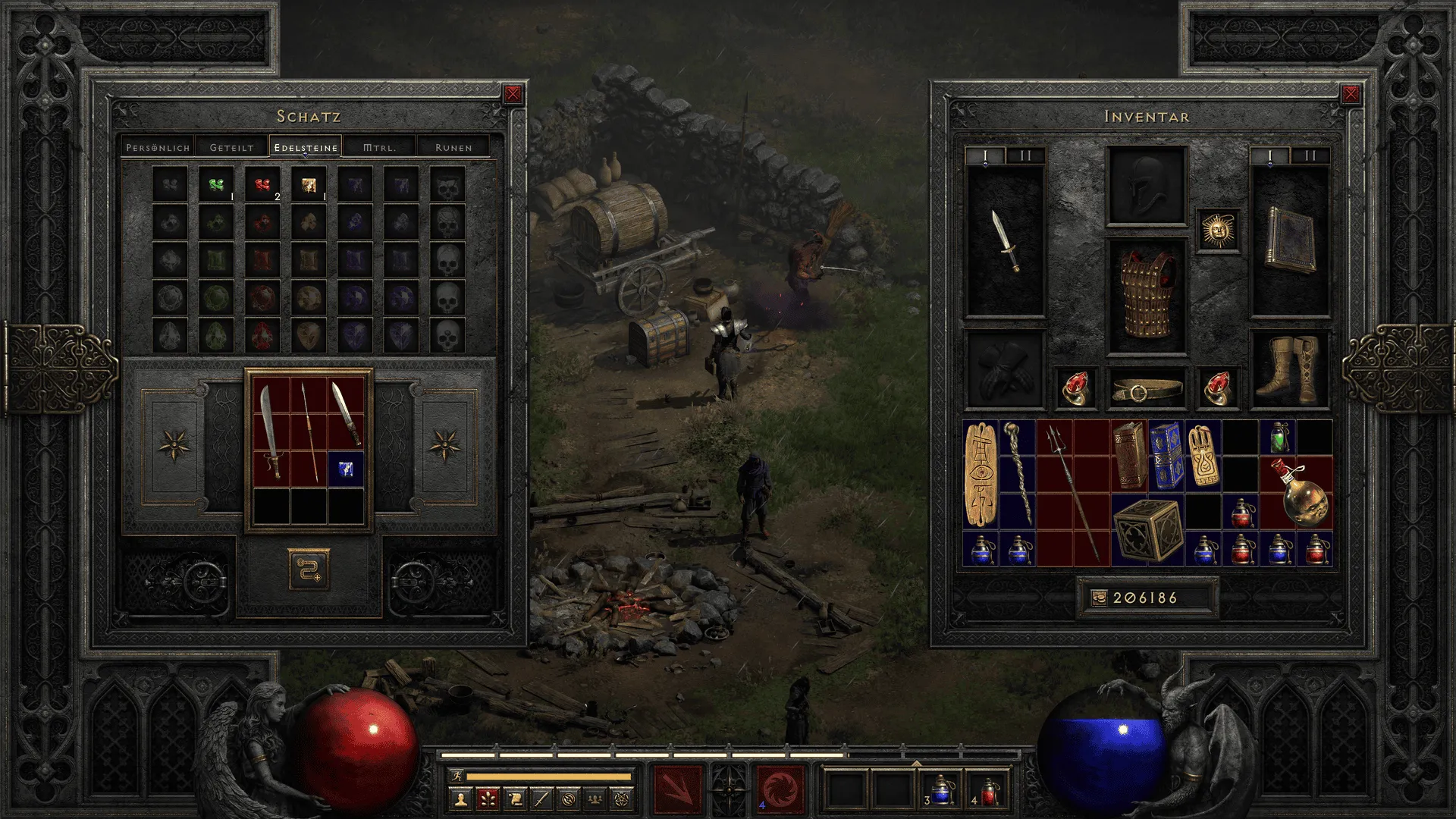
Task: Pick the equipped tome in off-hand slot
Action: tap(1289, 241)
